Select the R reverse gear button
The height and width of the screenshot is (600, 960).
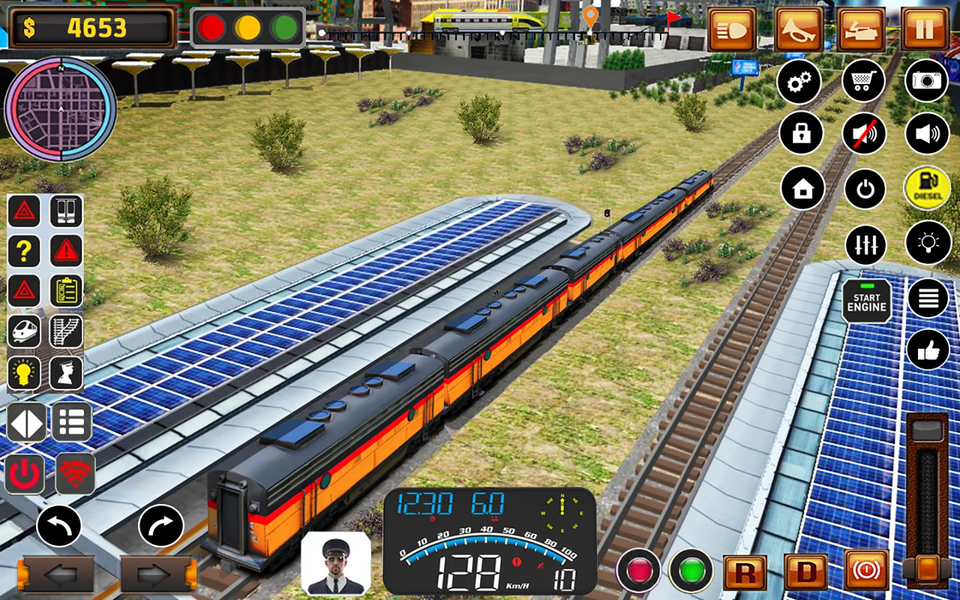pyautogui.click(x=744, y=572)
